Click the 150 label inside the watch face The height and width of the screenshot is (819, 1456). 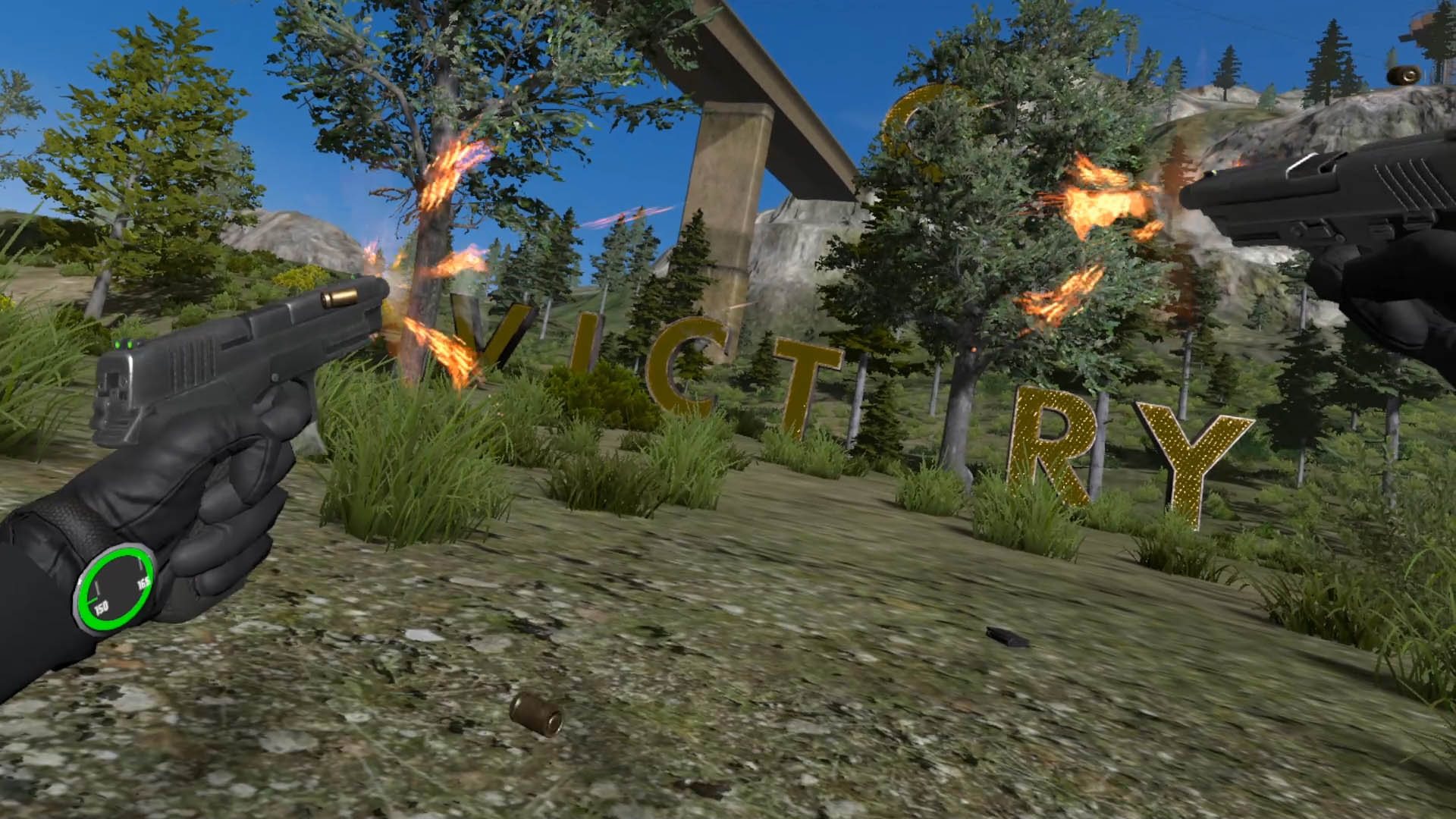pyautogui.click(x=101, y=606)
